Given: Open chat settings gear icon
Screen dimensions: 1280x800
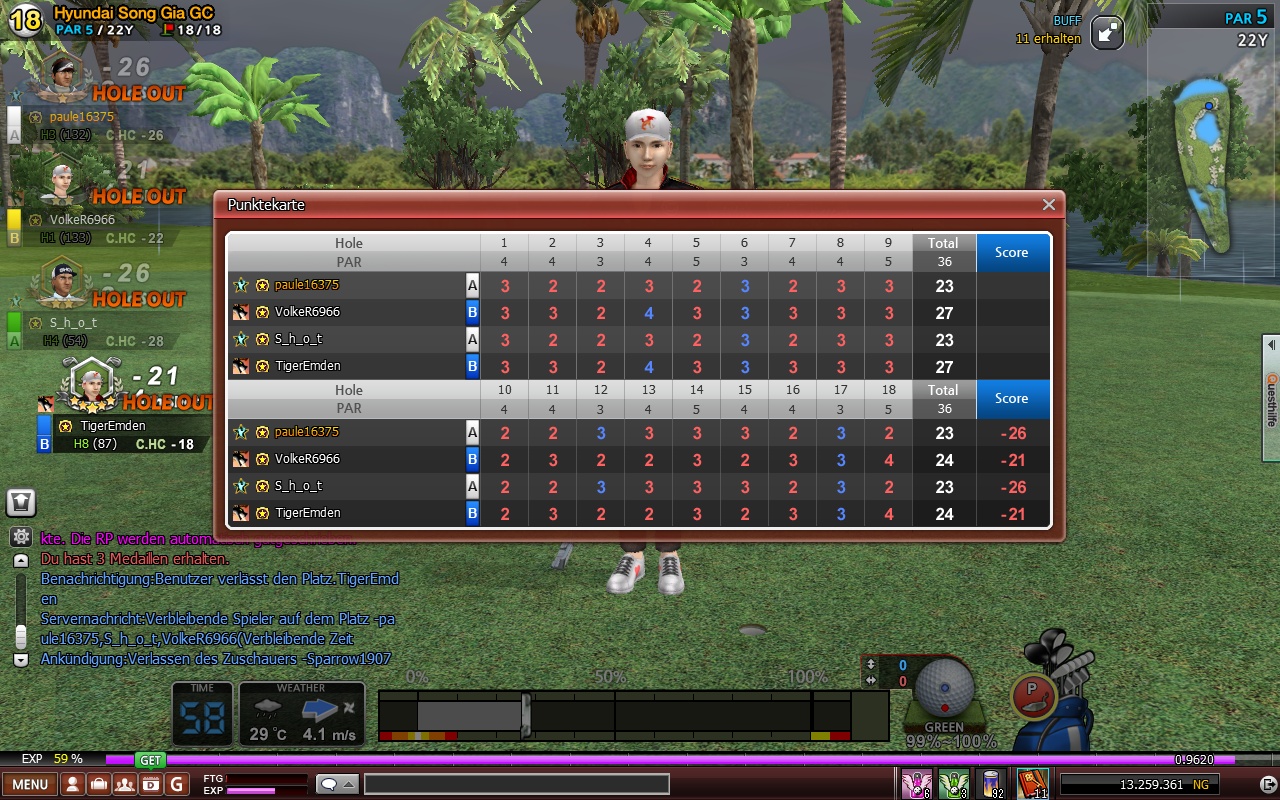Looking at the screenshot, I should 21,537.
